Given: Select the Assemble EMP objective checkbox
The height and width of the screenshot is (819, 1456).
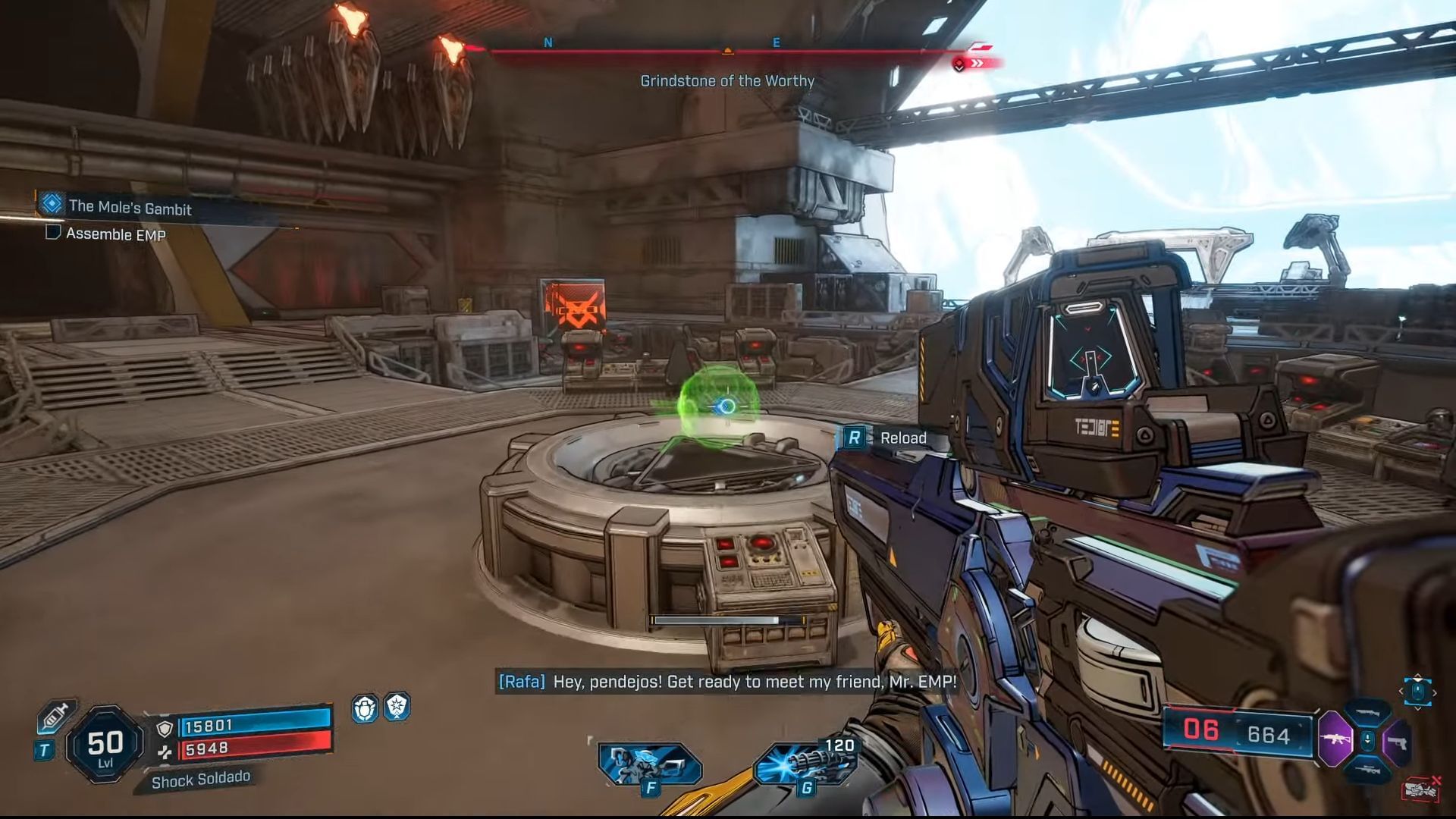Looking at the screenshot, I should (53, 232).
